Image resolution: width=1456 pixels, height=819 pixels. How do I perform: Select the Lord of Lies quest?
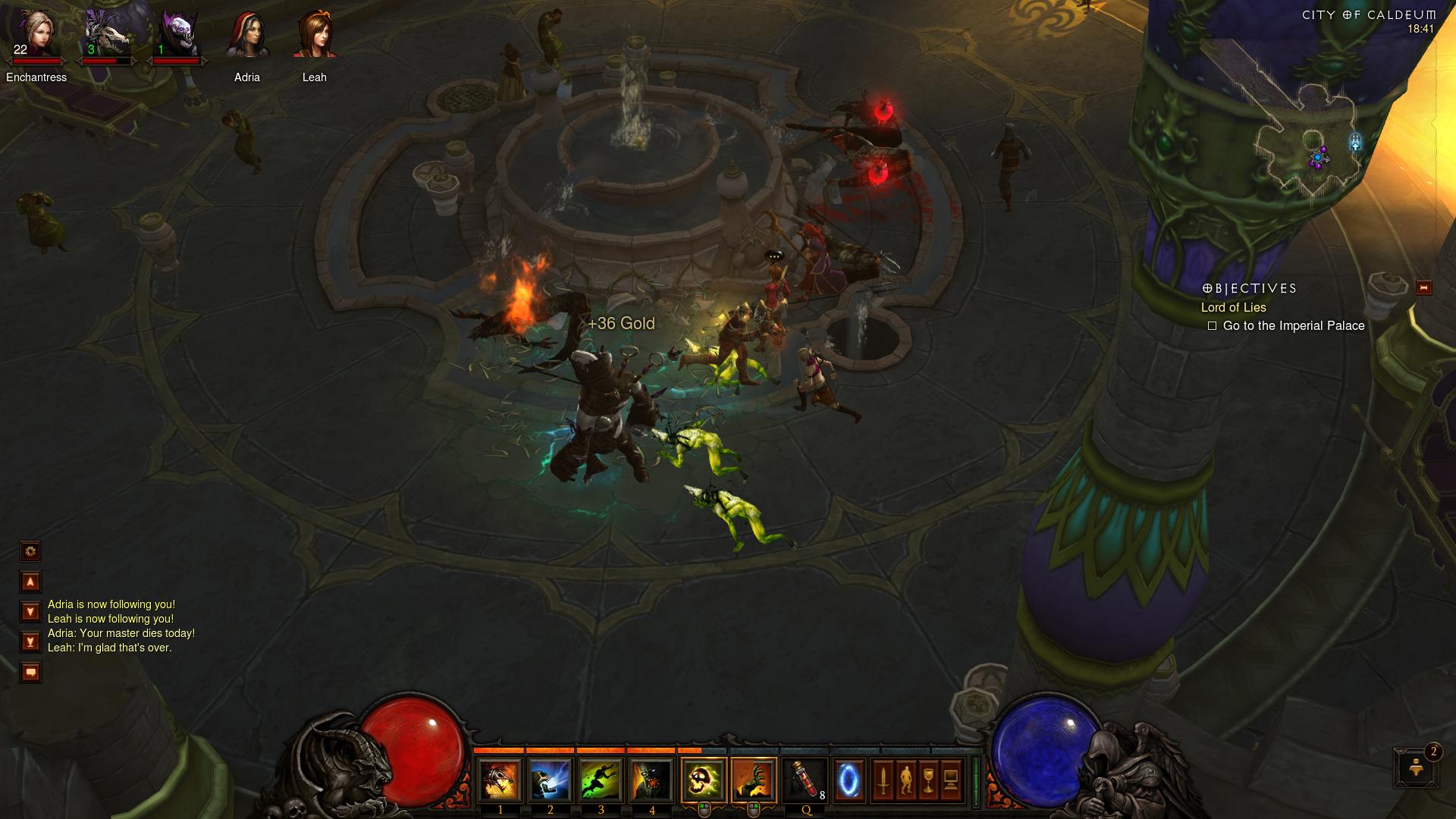click(x=1233, y=307)
